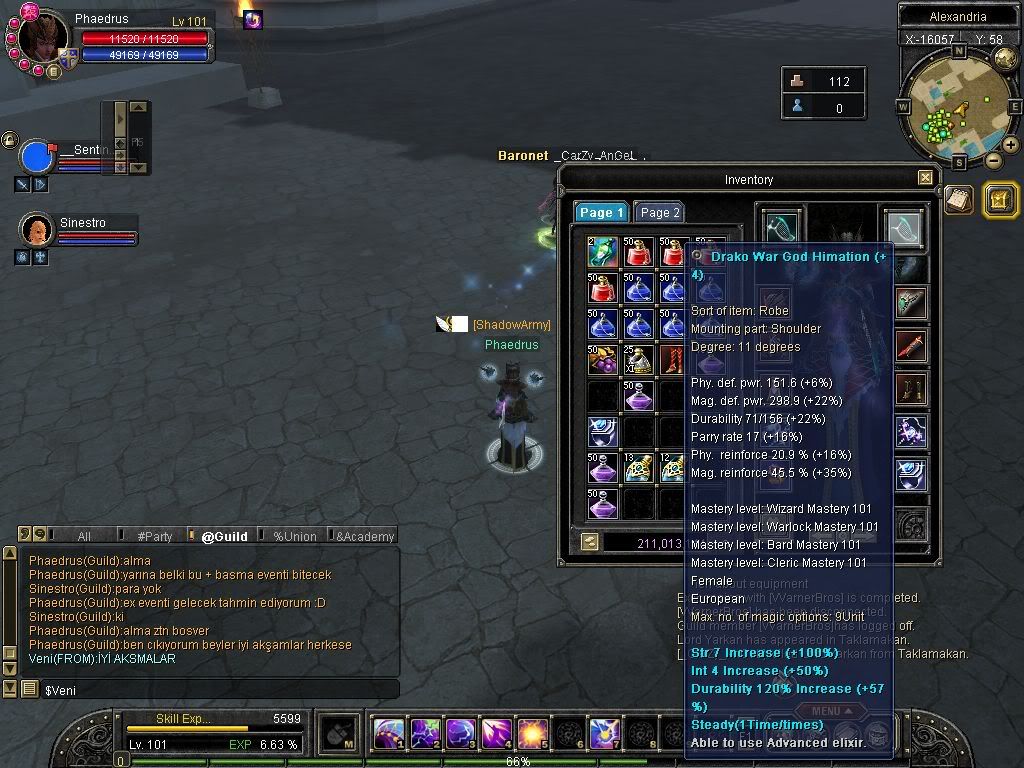
Task: Switch to inventory Page 2
Action: point(660,212)
